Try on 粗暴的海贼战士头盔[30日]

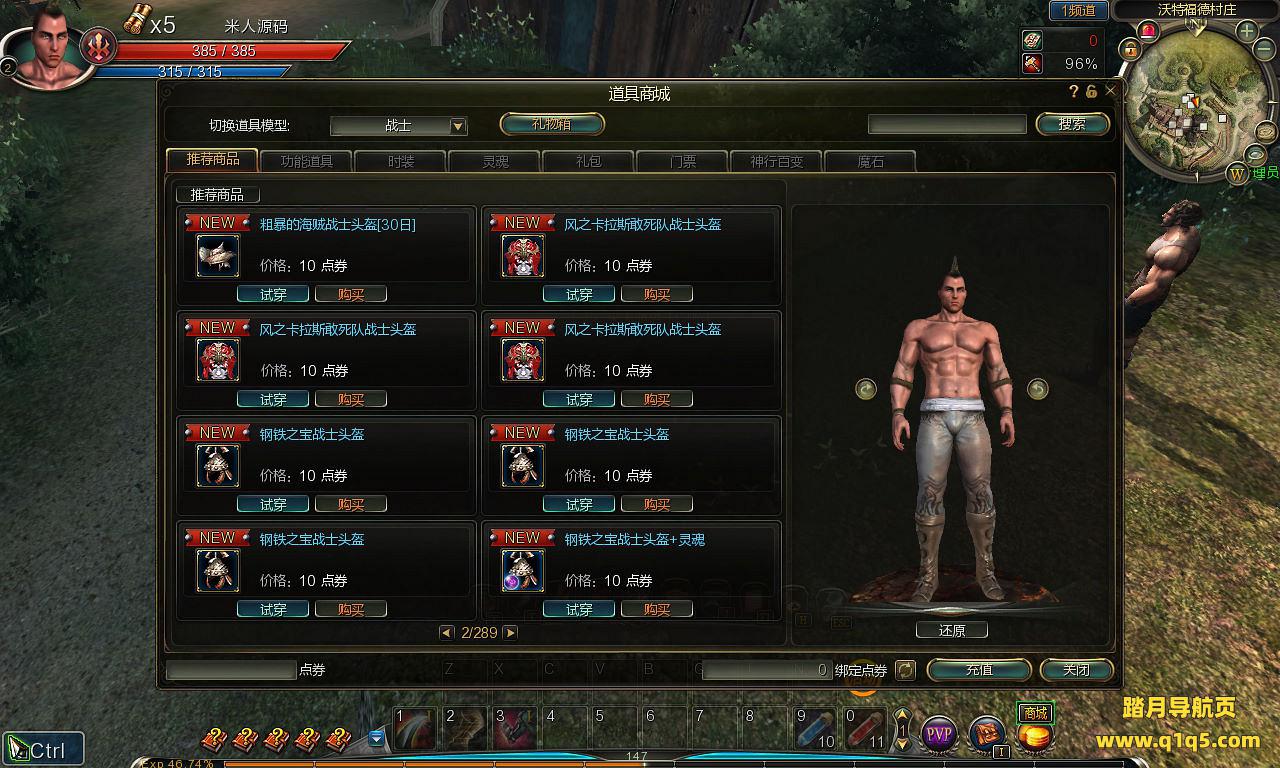click(x=272, y=294)
